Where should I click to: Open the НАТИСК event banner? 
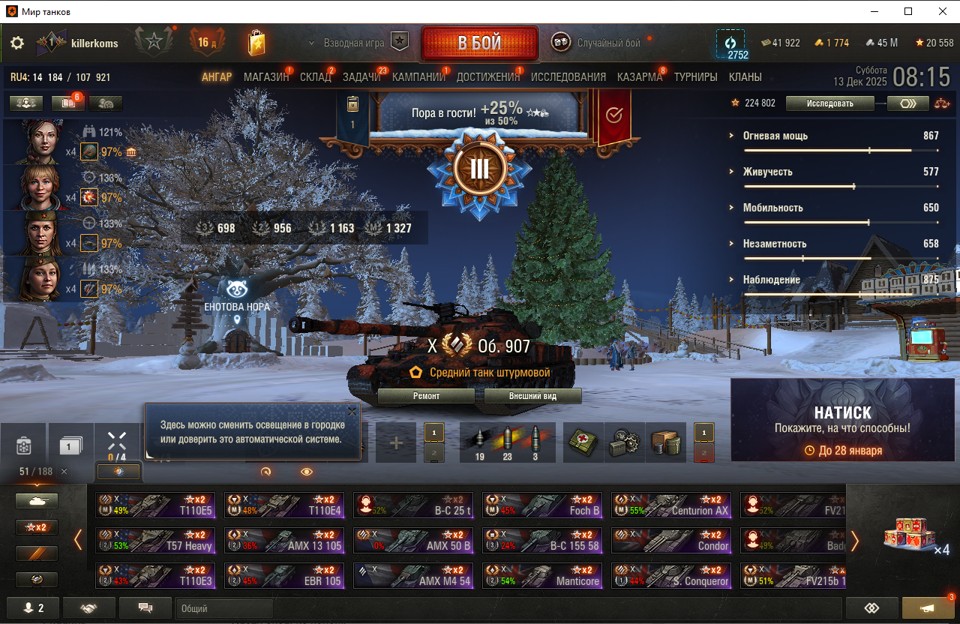click(x=842, y=421)
